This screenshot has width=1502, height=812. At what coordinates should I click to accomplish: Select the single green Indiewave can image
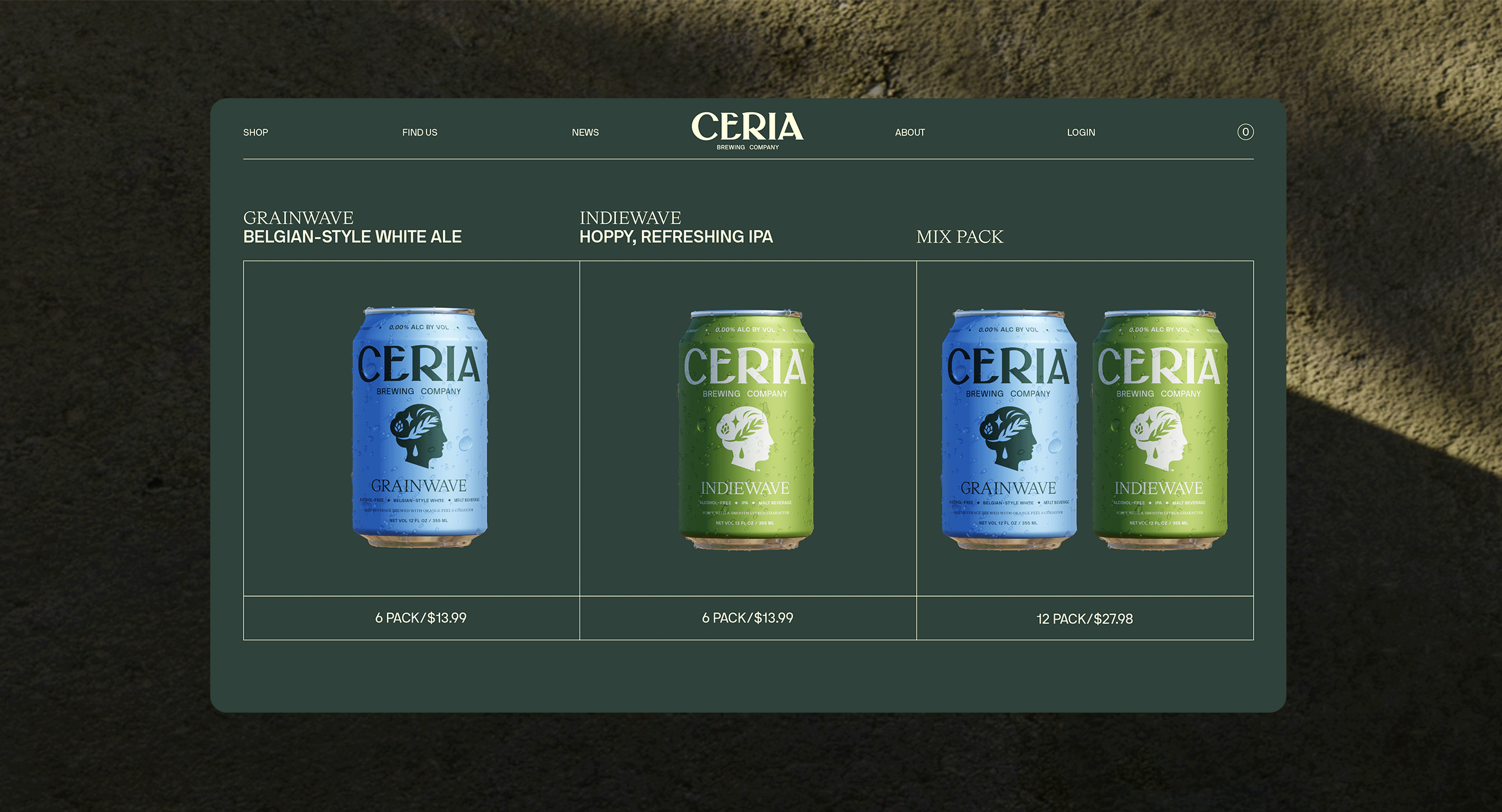[746, 429]
